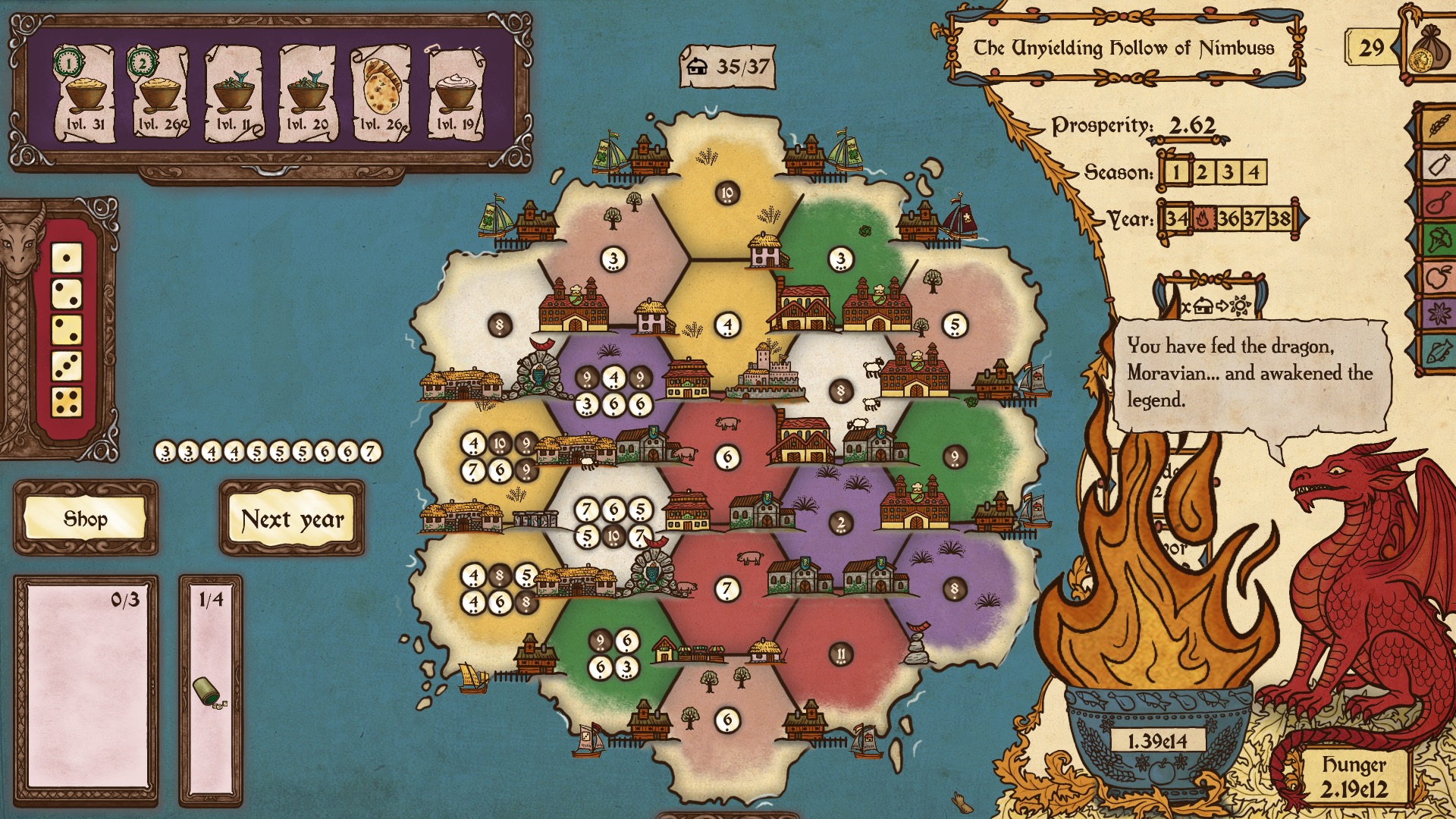This screenshot has height=819, width=1456.
Task: Select the fish resource tab
Action: [x=1438, y=351]
